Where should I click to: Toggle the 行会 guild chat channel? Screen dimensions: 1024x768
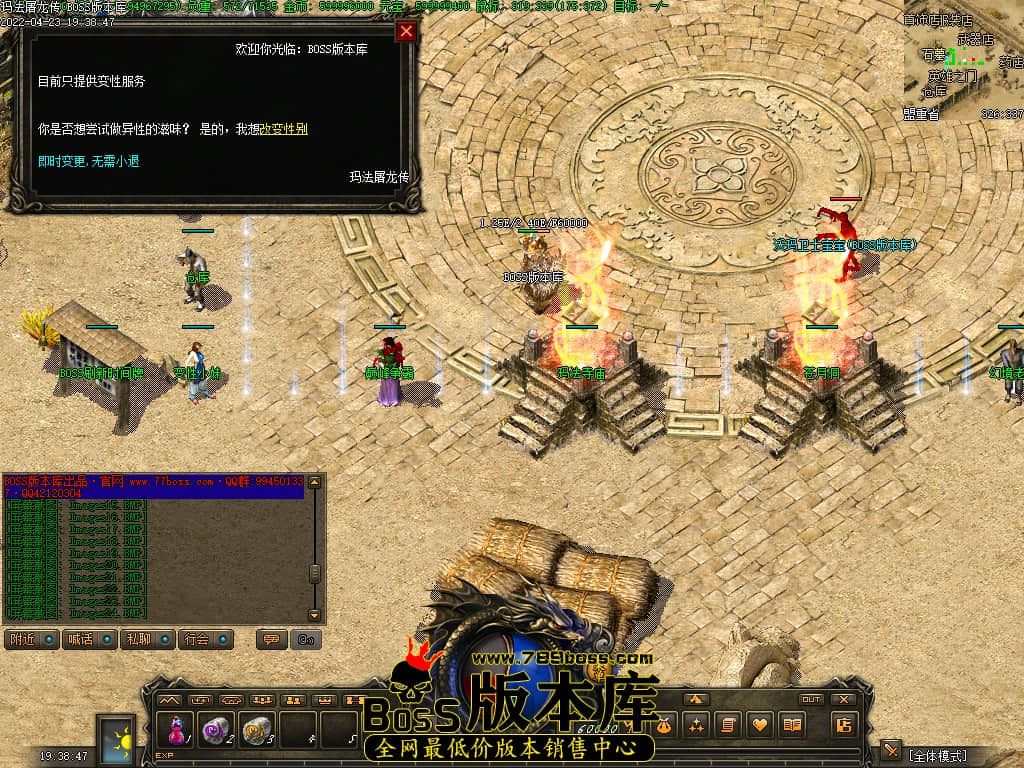(207, 639)
